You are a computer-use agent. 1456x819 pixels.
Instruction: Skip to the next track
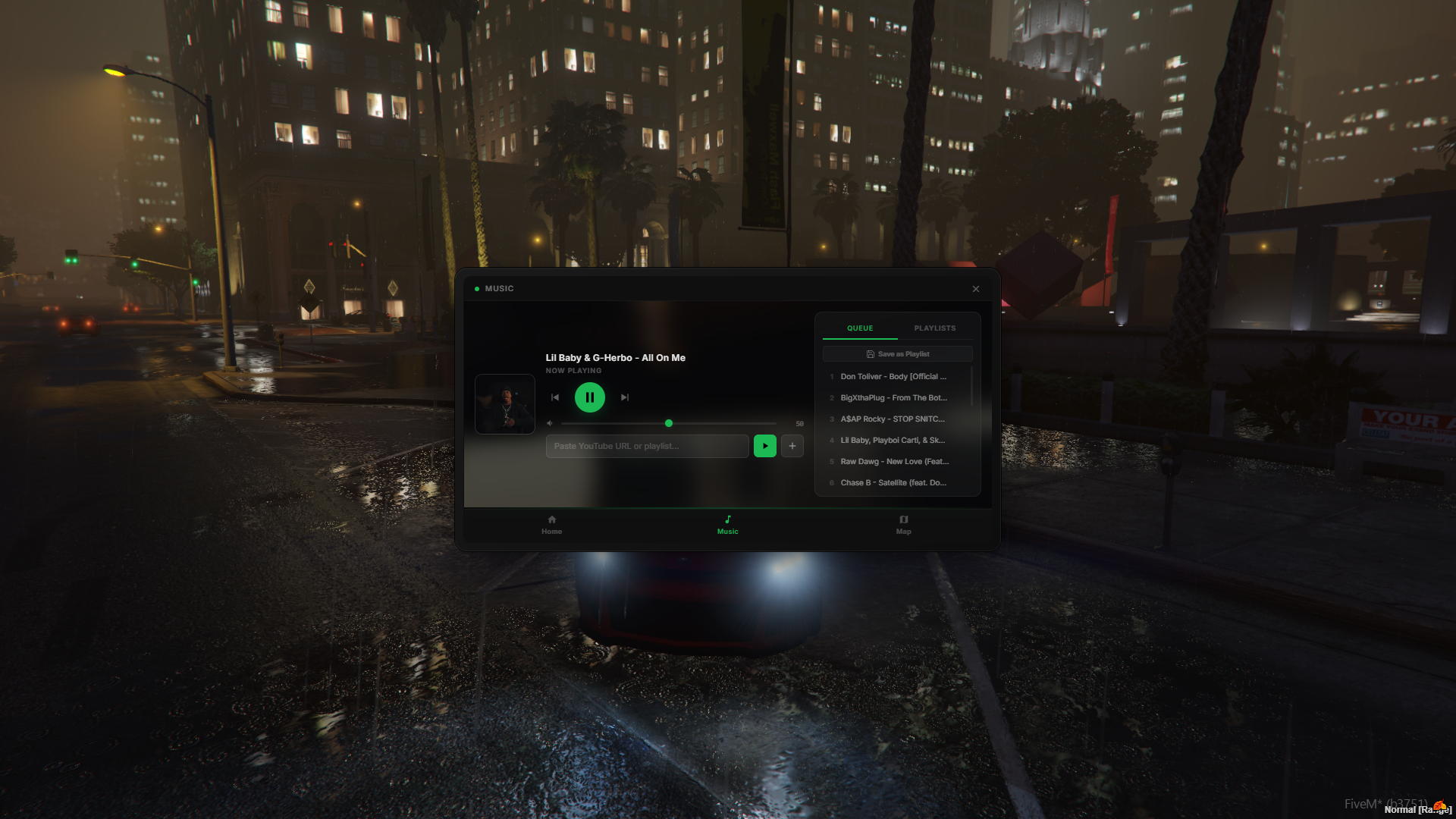pyautogui.click(x=625, y=397)
